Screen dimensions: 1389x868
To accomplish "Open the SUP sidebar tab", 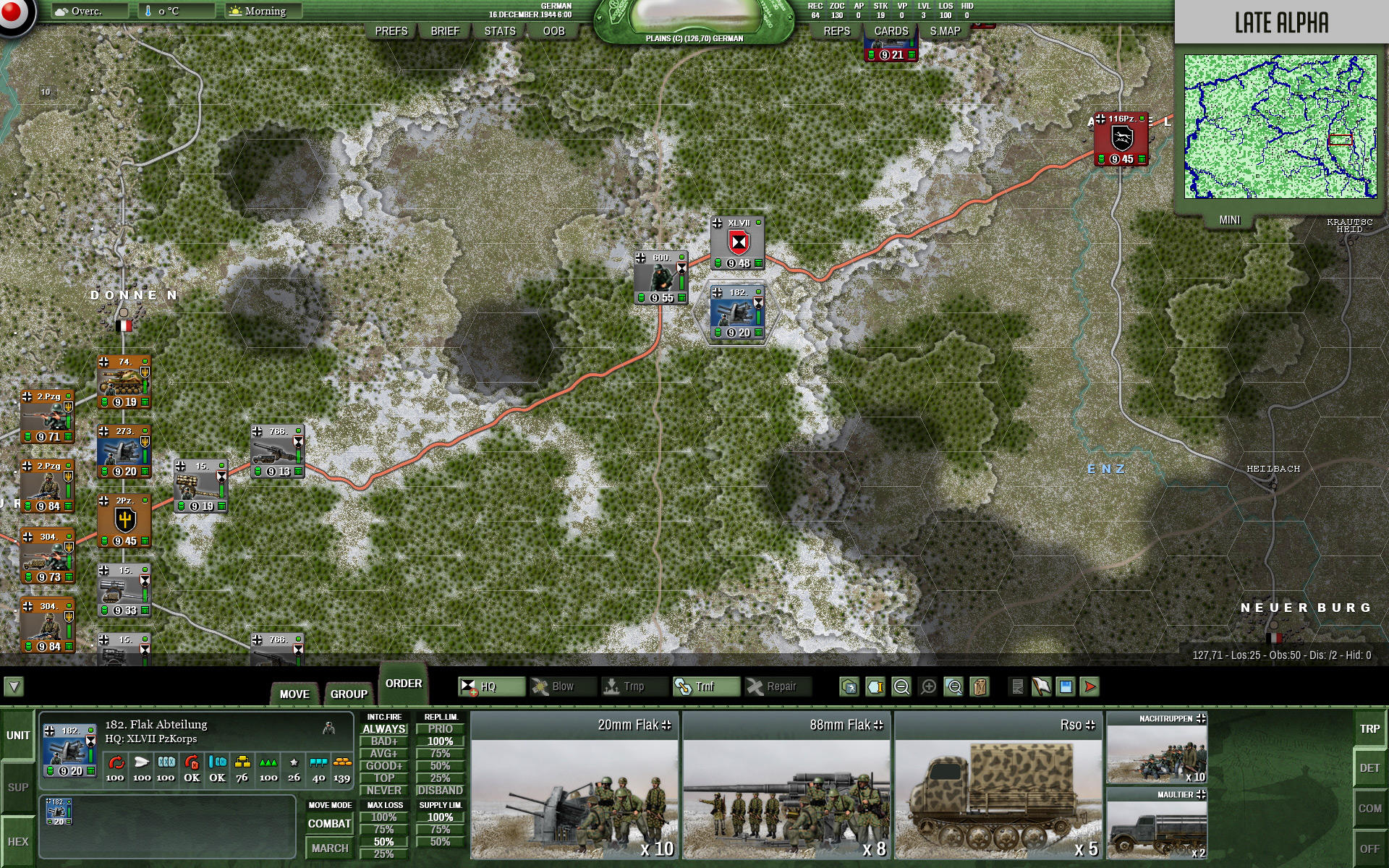I will [x=17, y=786].
